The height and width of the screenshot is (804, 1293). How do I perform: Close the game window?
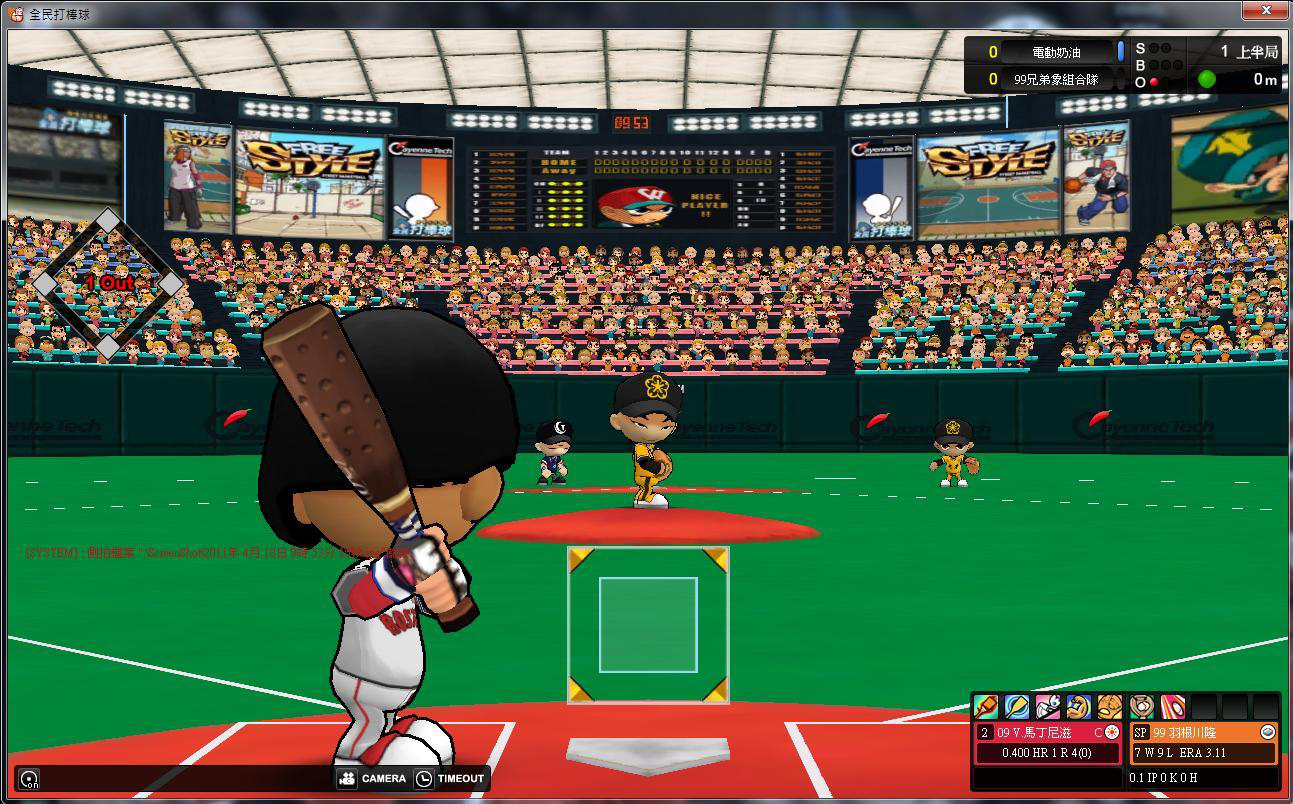[x=1265, y=12]
